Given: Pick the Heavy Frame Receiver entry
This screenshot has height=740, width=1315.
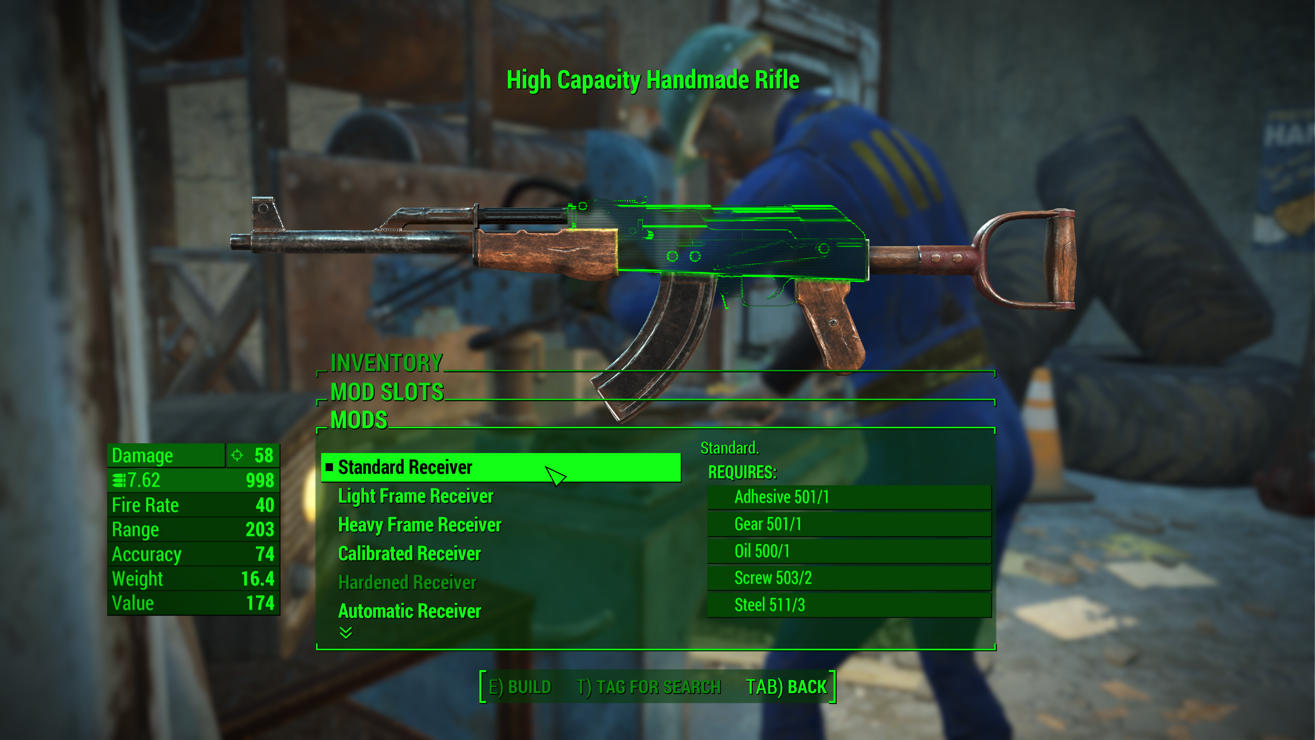Looking at the screenshot, I should pyautogui.click(x=419, y=525).
